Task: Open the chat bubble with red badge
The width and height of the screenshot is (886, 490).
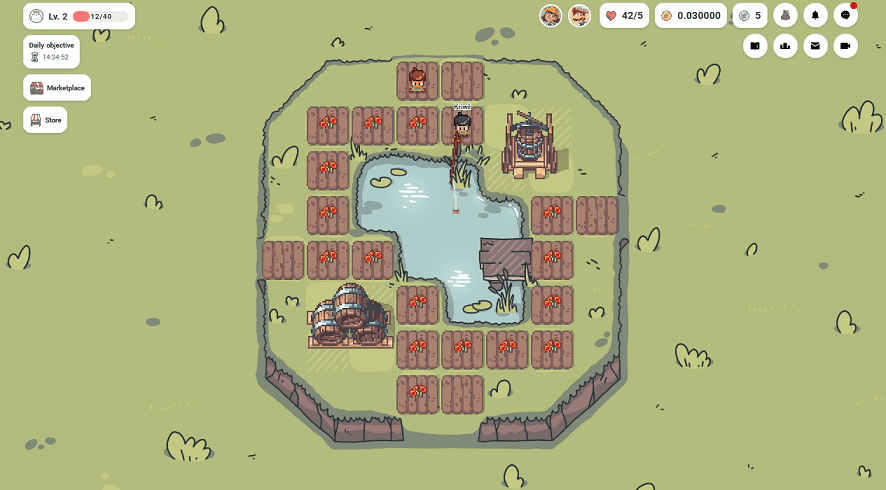Action: click(x=845, y=16)
